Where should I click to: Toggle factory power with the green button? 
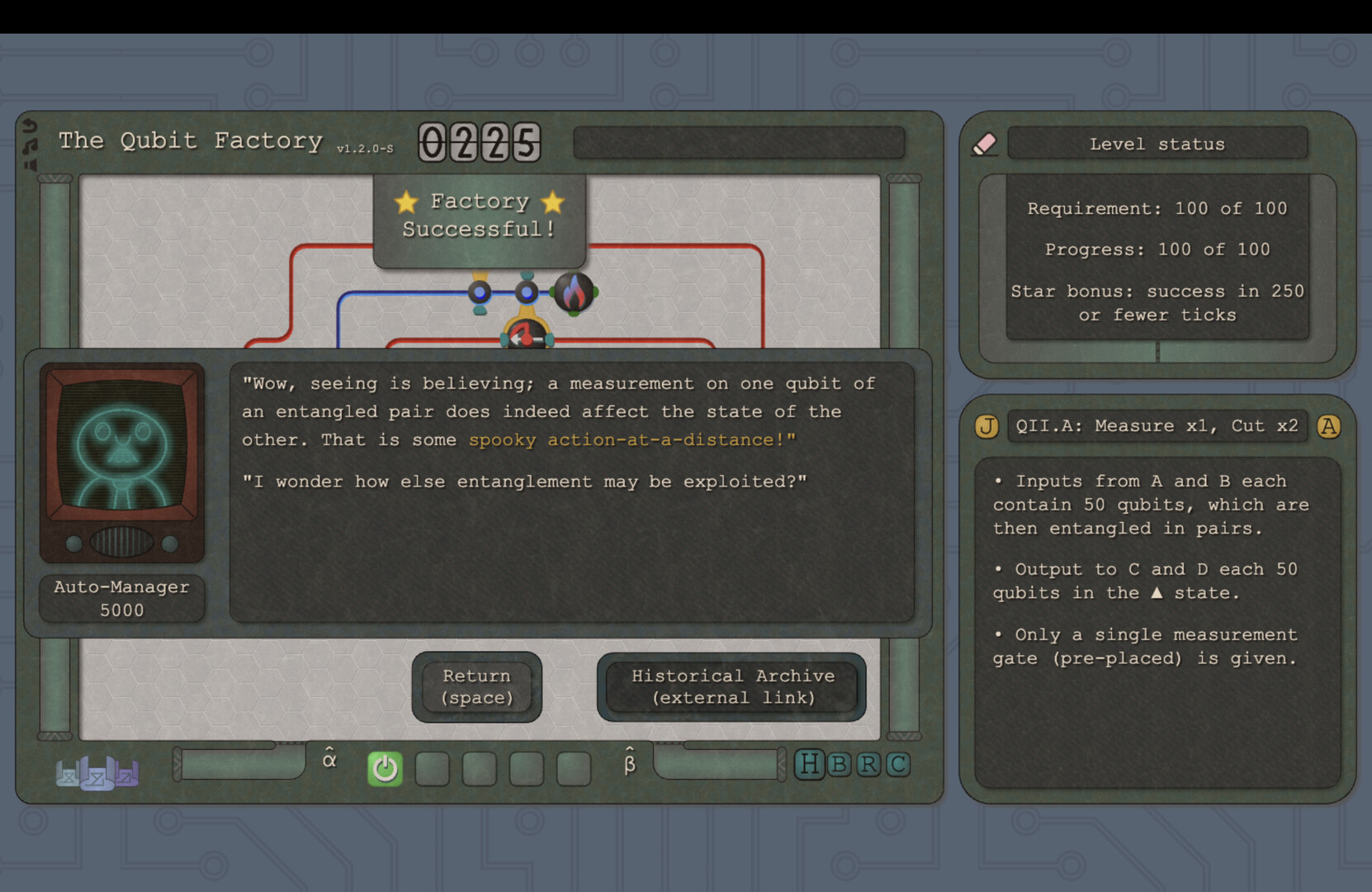click(384, 768)
